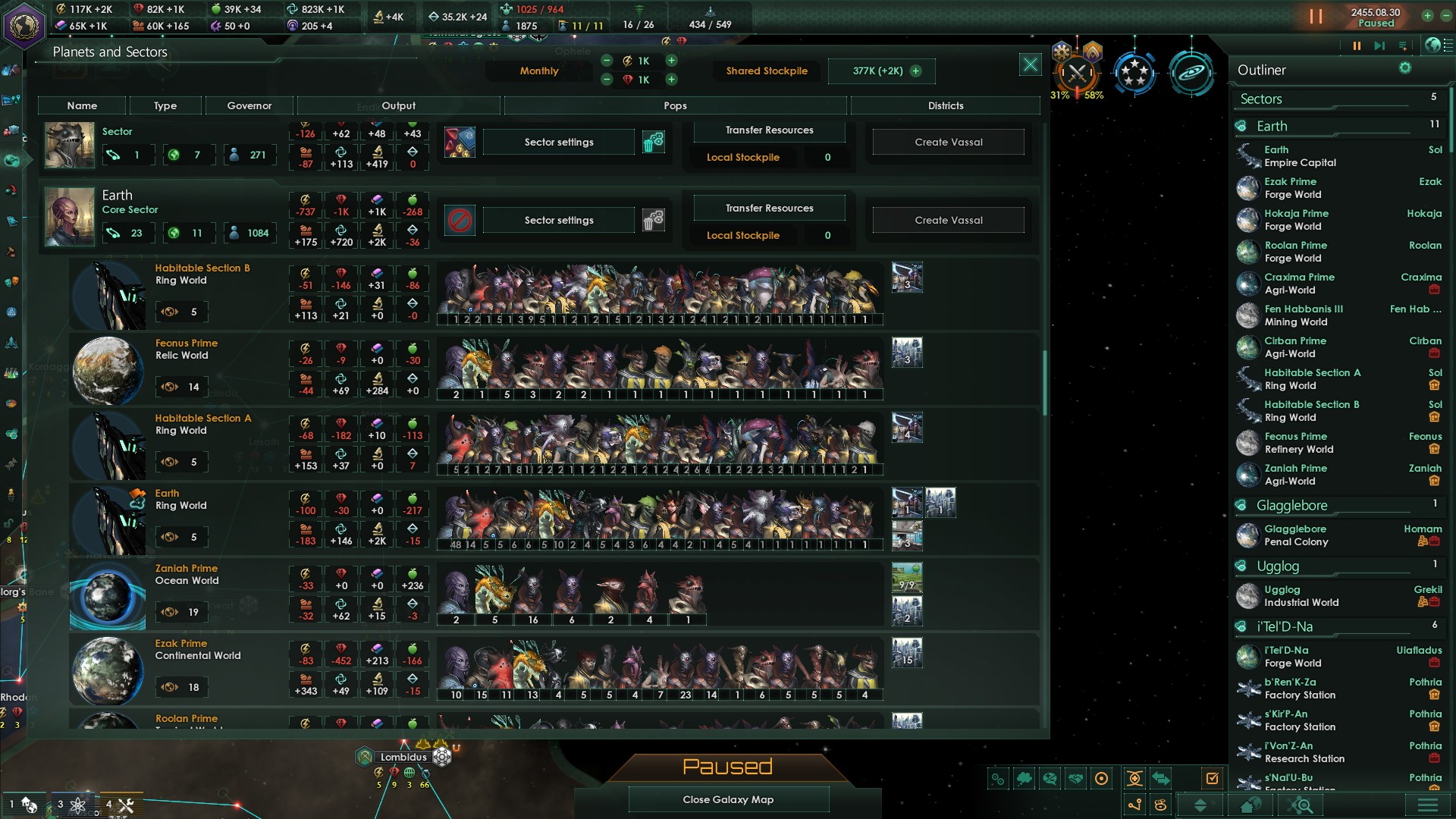Viewport: 1456px width, 819px height.
Task: Toggle the game pause button
Action: (x=1316, y=17)
